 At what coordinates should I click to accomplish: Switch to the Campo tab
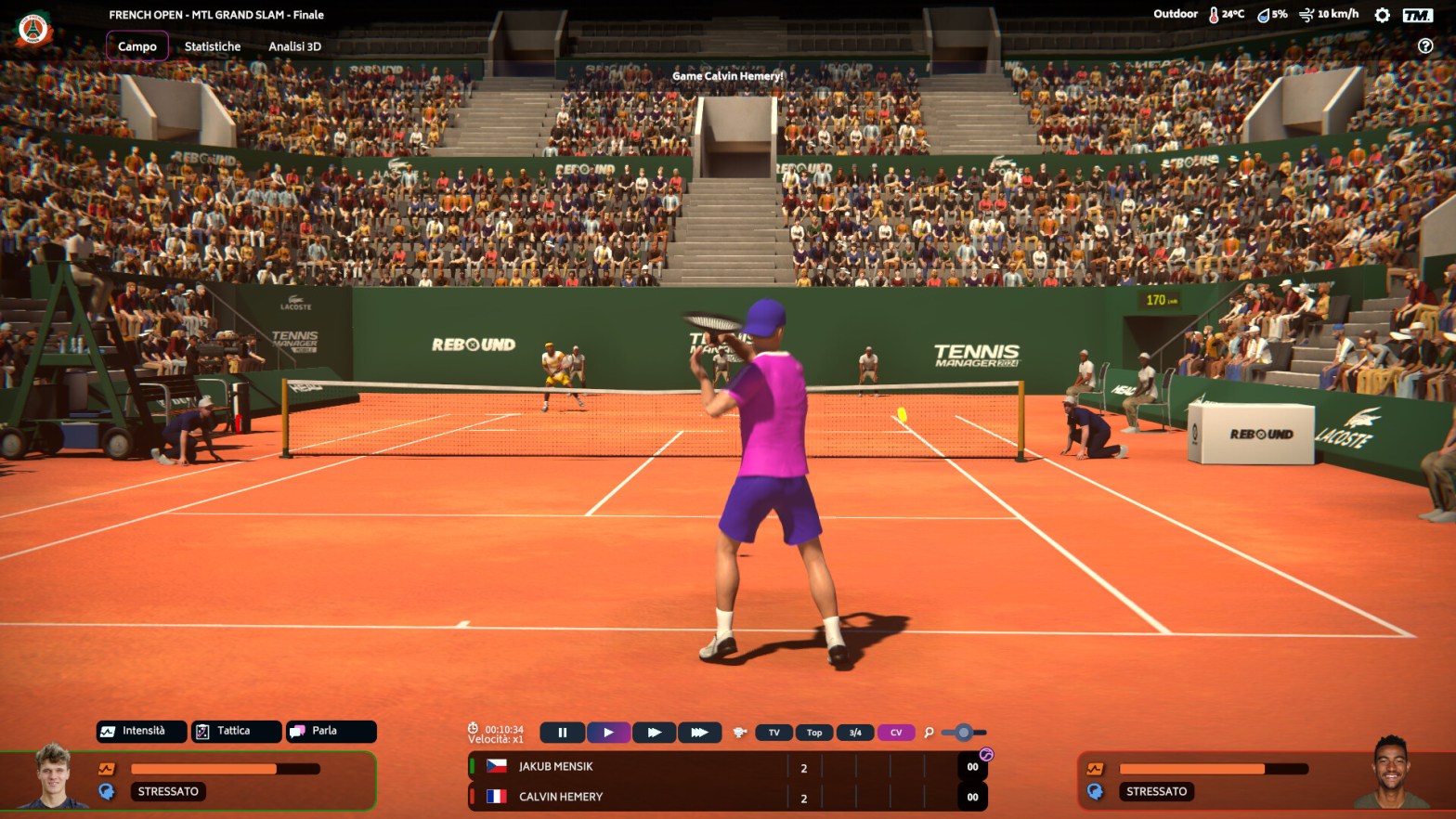137,46
